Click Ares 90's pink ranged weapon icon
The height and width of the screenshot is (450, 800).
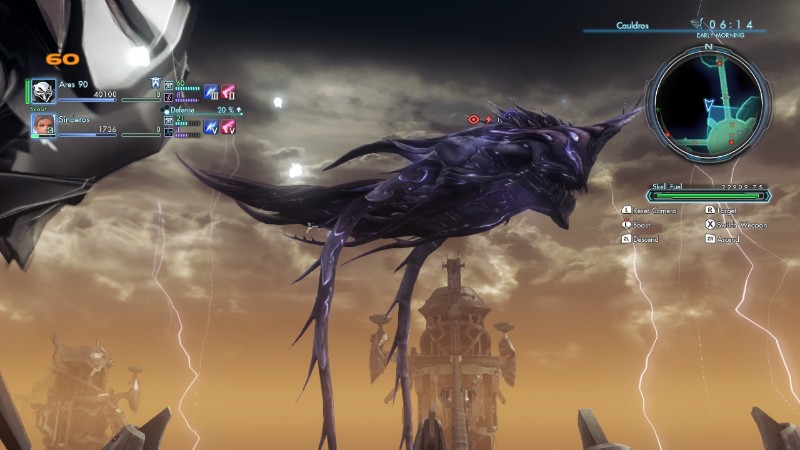coord(228,92)
